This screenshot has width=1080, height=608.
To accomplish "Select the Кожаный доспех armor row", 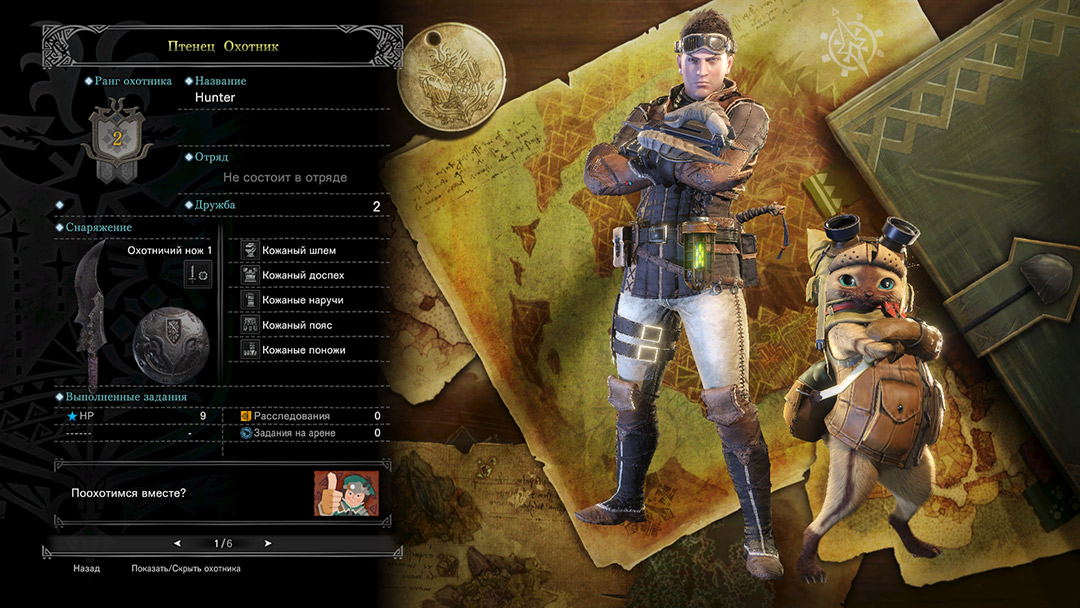I will pyautogui.click(x=303, y=275).
